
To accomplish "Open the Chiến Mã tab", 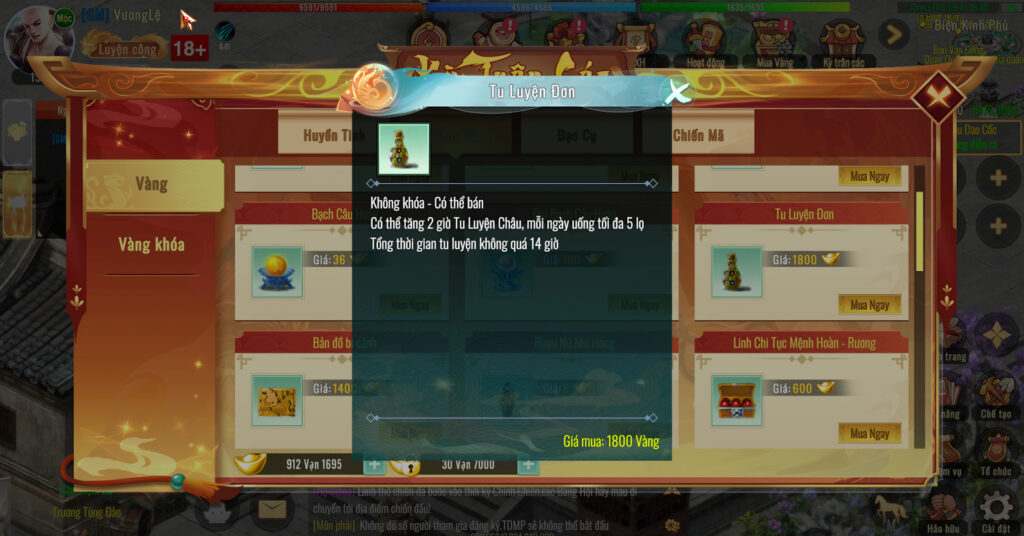I will tap(698, 136).
